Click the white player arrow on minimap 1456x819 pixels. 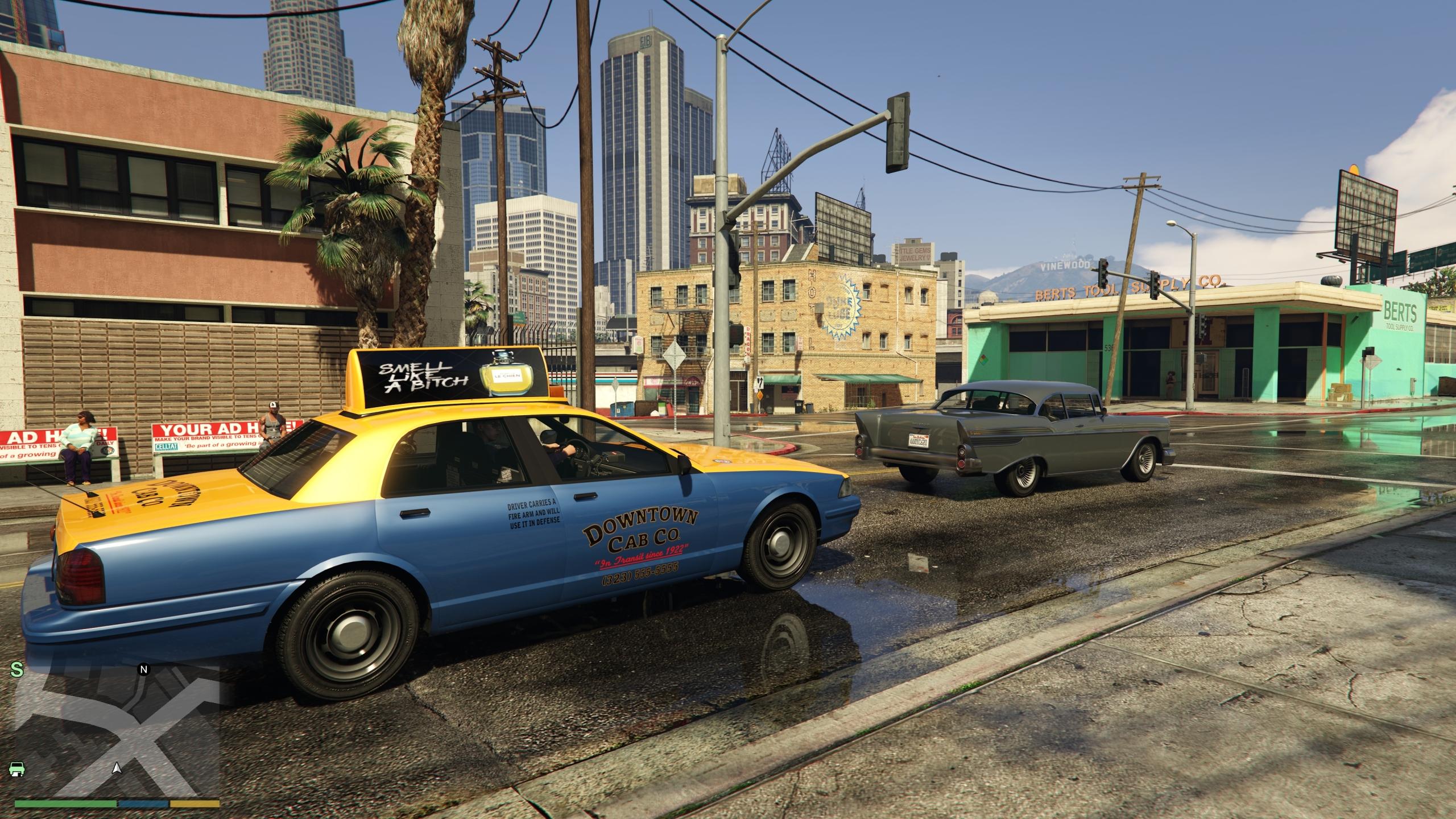coord(117,768)
